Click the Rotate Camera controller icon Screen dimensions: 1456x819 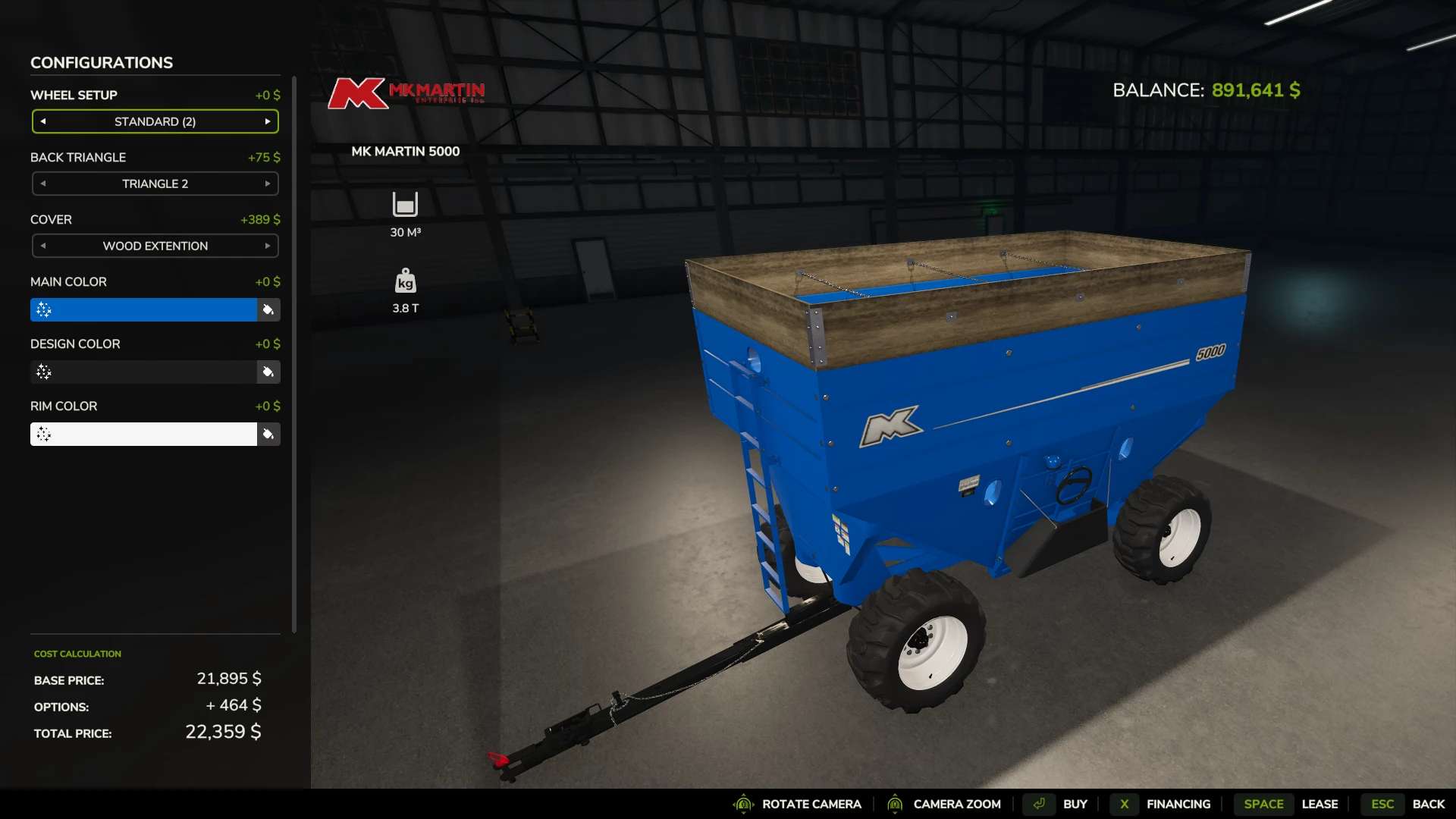[x=743, y=805]
